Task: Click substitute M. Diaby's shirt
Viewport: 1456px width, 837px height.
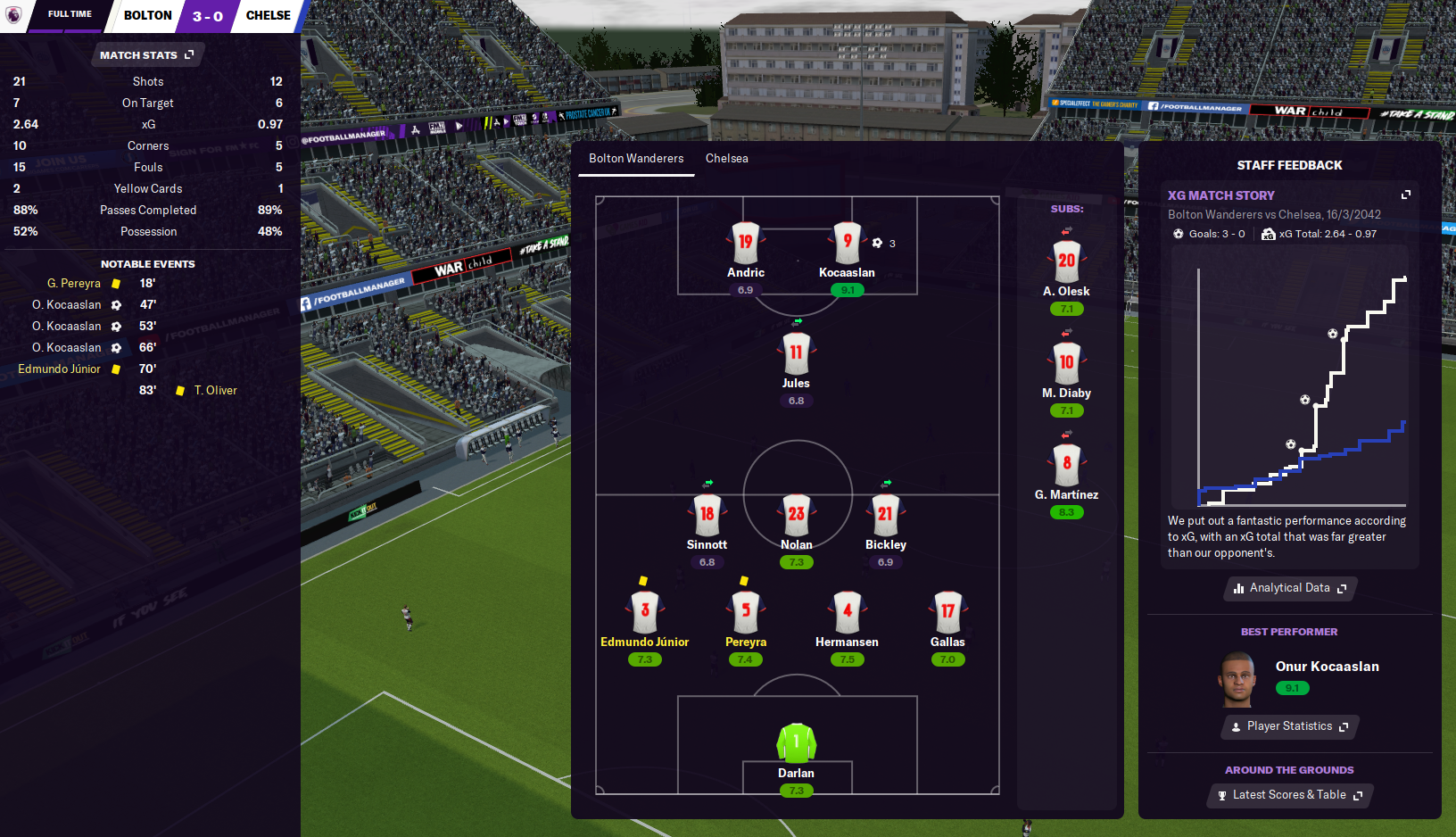Action: coord(1066,364)
